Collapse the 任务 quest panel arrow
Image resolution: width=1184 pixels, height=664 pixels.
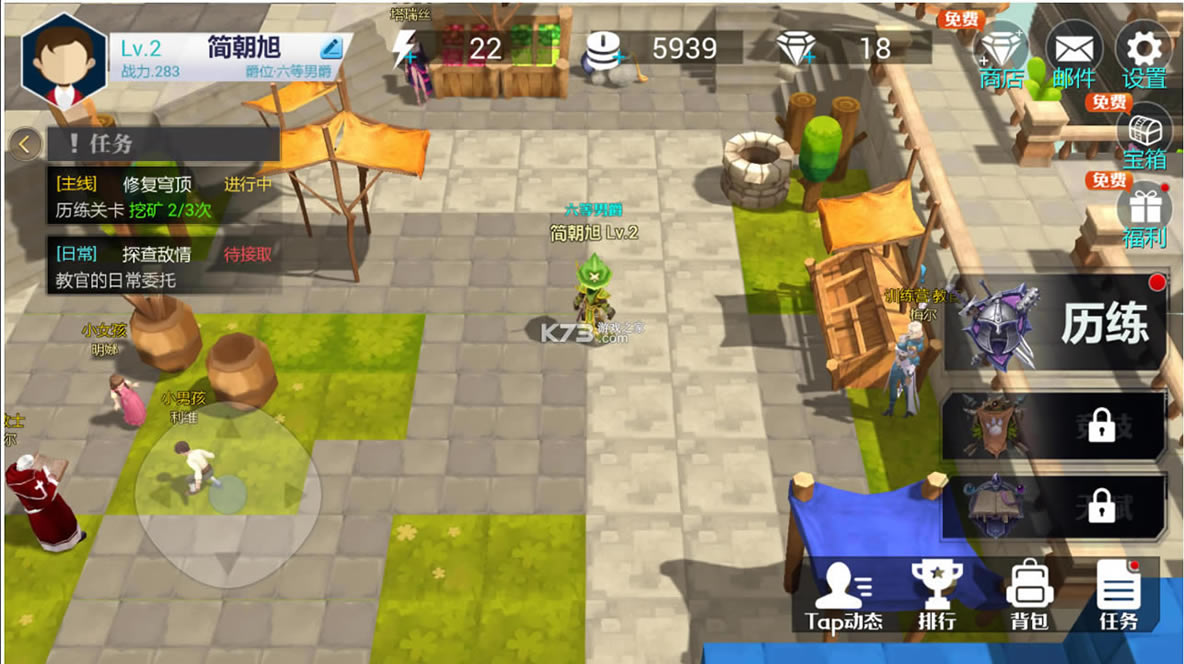click(x=25, y=145)
